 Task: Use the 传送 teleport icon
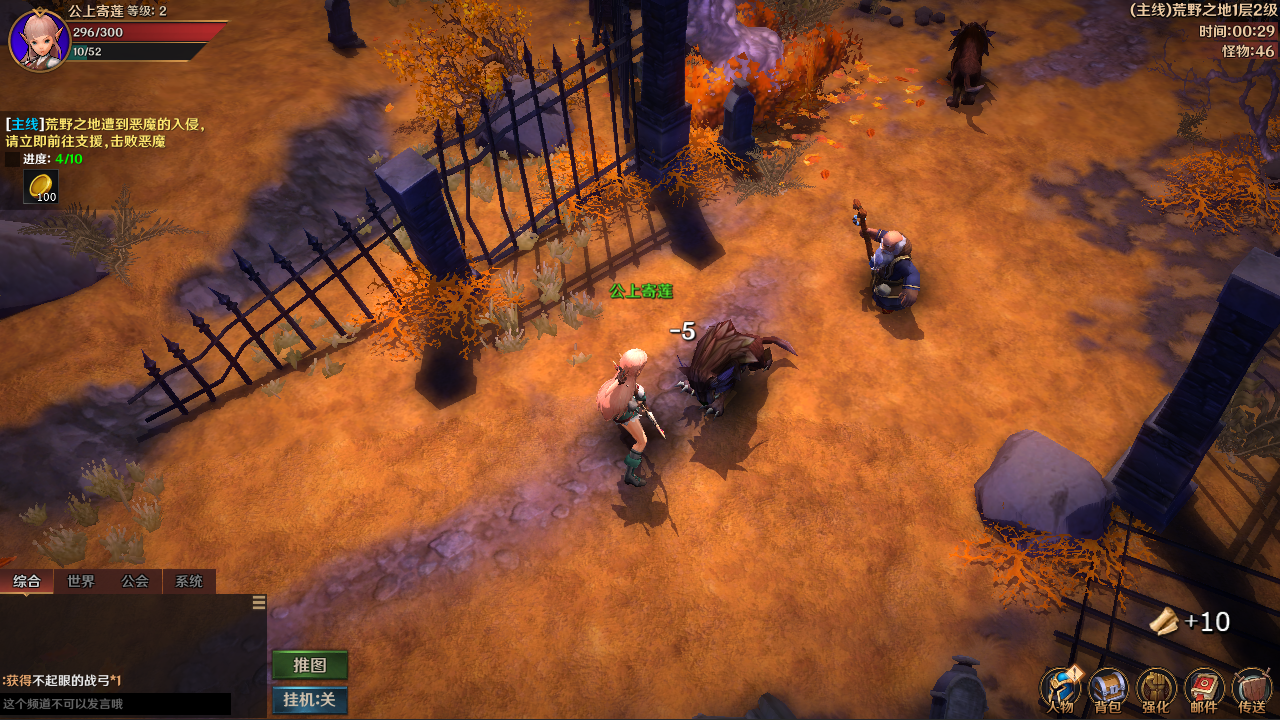point(1252,690)
